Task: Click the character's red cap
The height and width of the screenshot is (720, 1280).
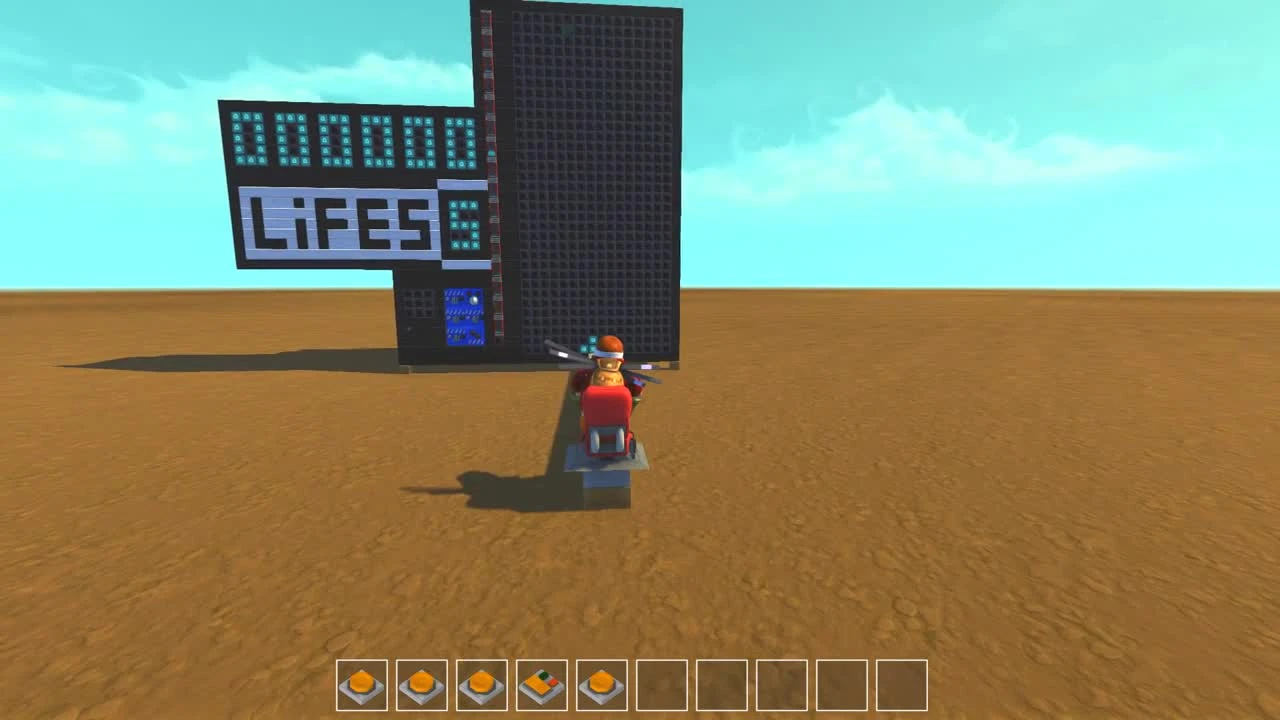Action: tap(611, 344)
